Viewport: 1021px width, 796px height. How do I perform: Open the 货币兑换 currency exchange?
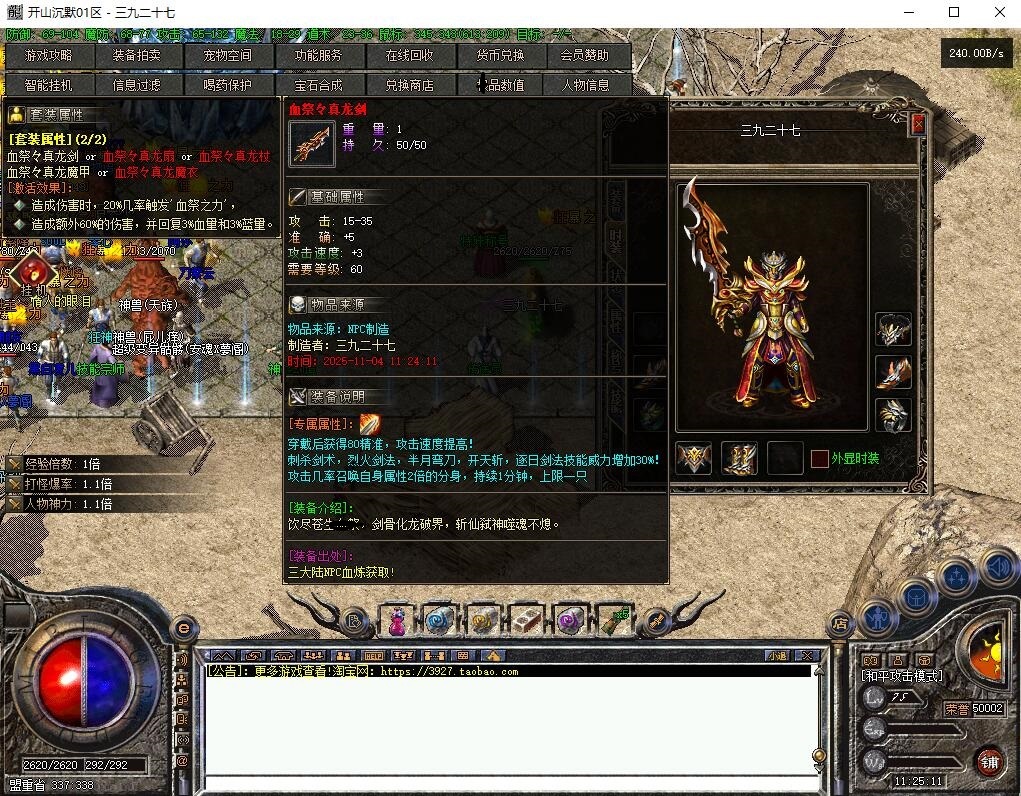tap(500, 56)
